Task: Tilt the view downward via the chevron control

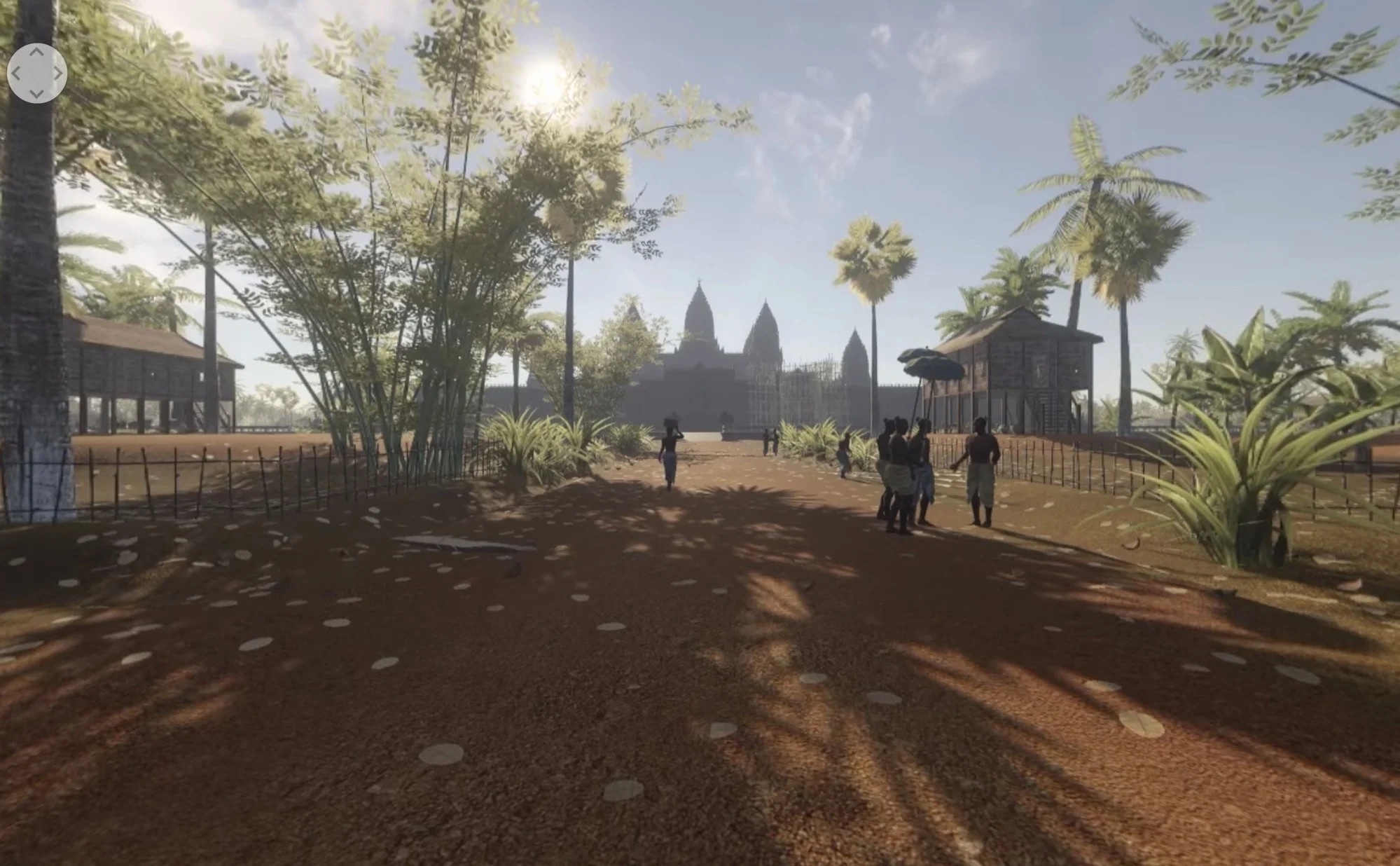Action: 36,93
